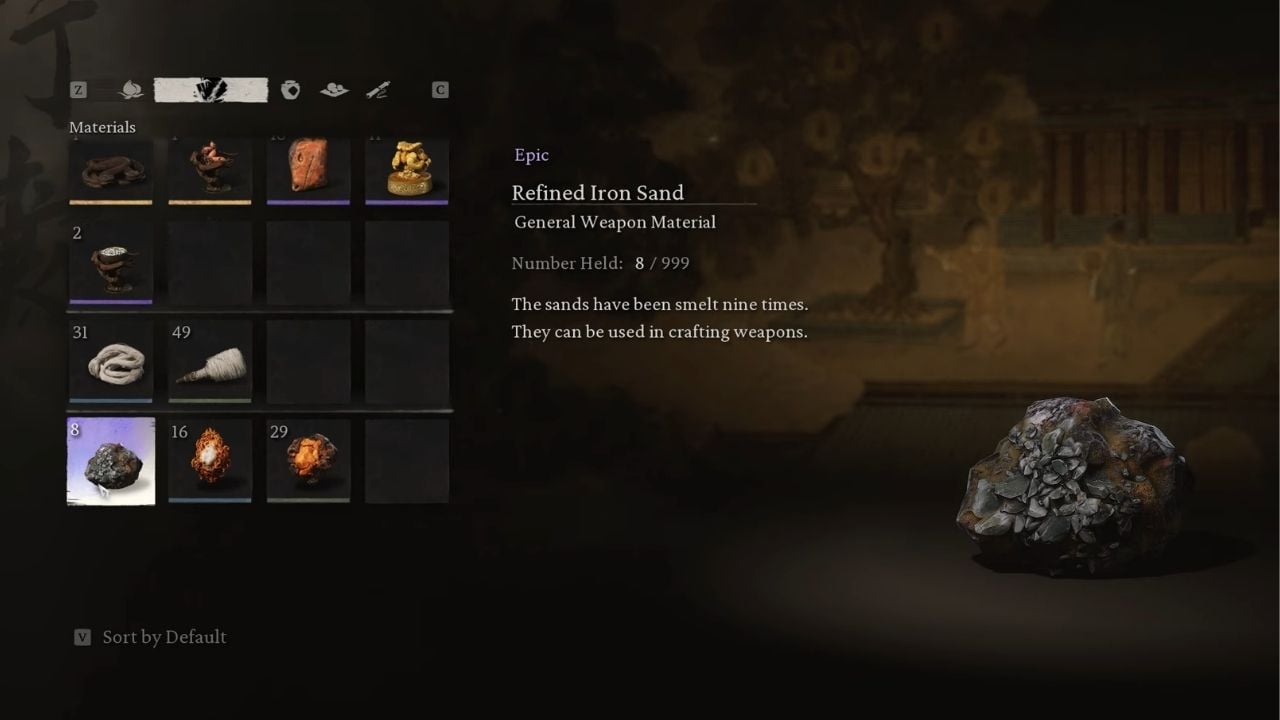Image resolution: width=1280 pixels, height=720 pixels.
Task: Select the highlighted Materials tab
Action: click(210, 90)
